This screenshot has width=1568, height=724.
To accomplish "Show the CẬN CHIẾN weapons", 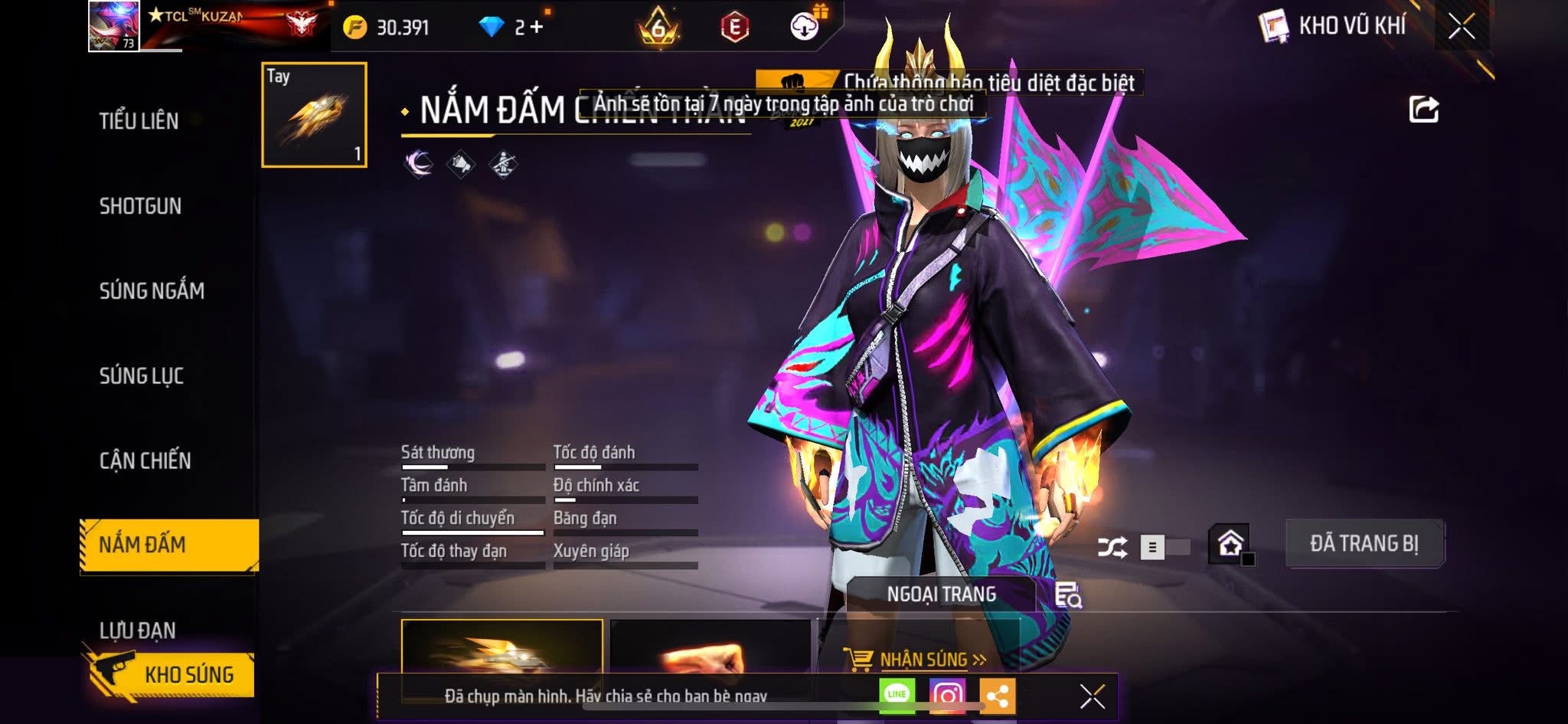I will point(145,460).
